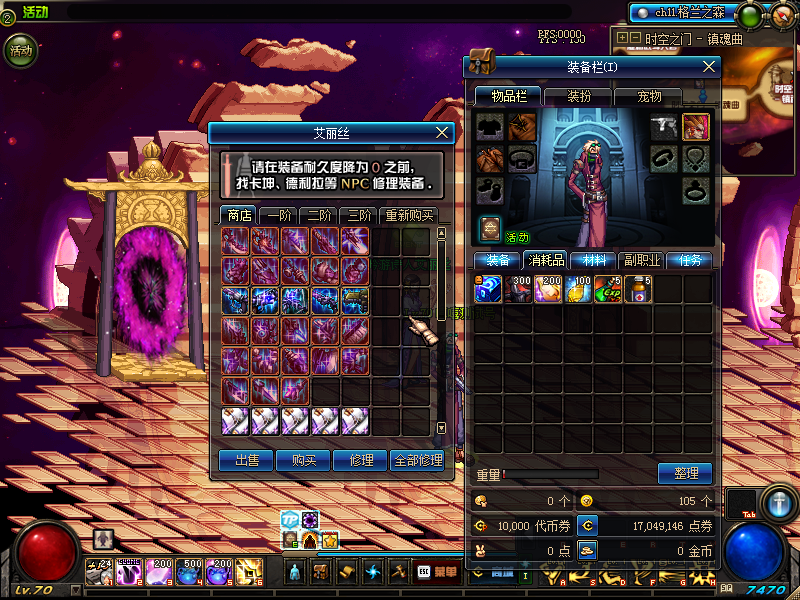Open the 二阶 shop tab
800x600 pixels.
tap(317, 215)
